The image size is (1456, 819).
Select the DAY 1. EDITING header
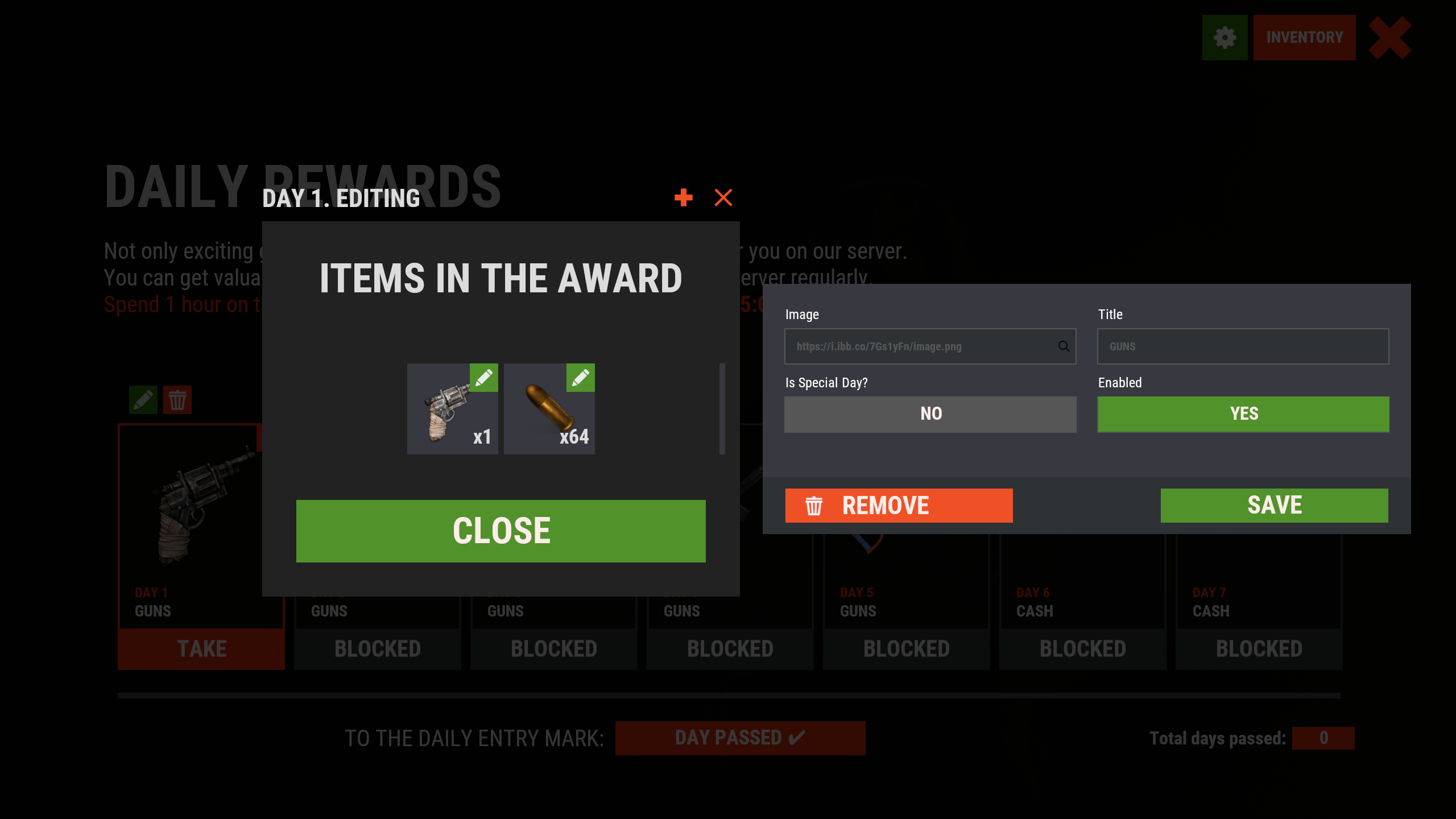click(340, 198)
